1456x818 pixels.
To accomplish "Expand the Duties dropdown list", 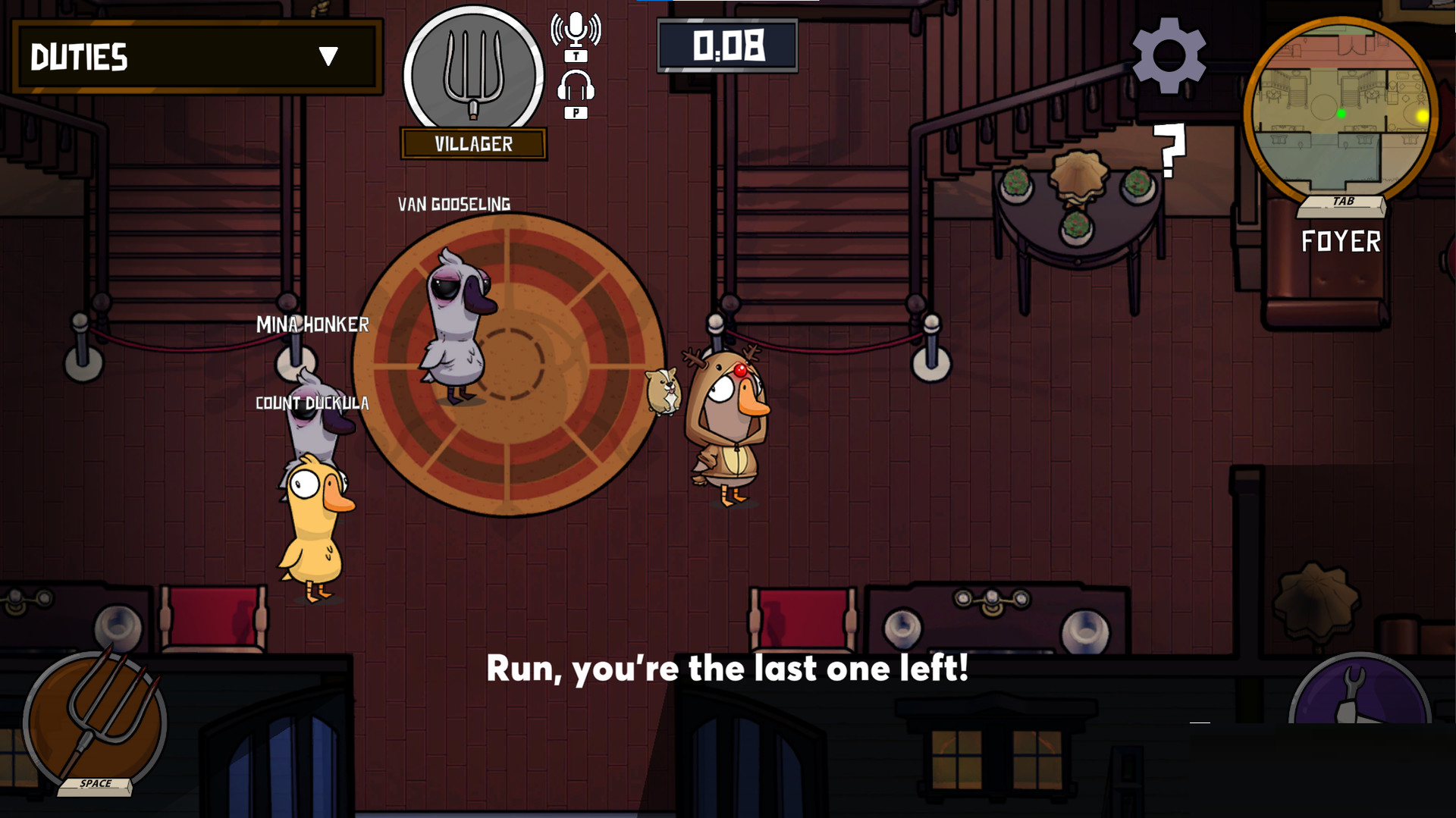I will (328, 56).
